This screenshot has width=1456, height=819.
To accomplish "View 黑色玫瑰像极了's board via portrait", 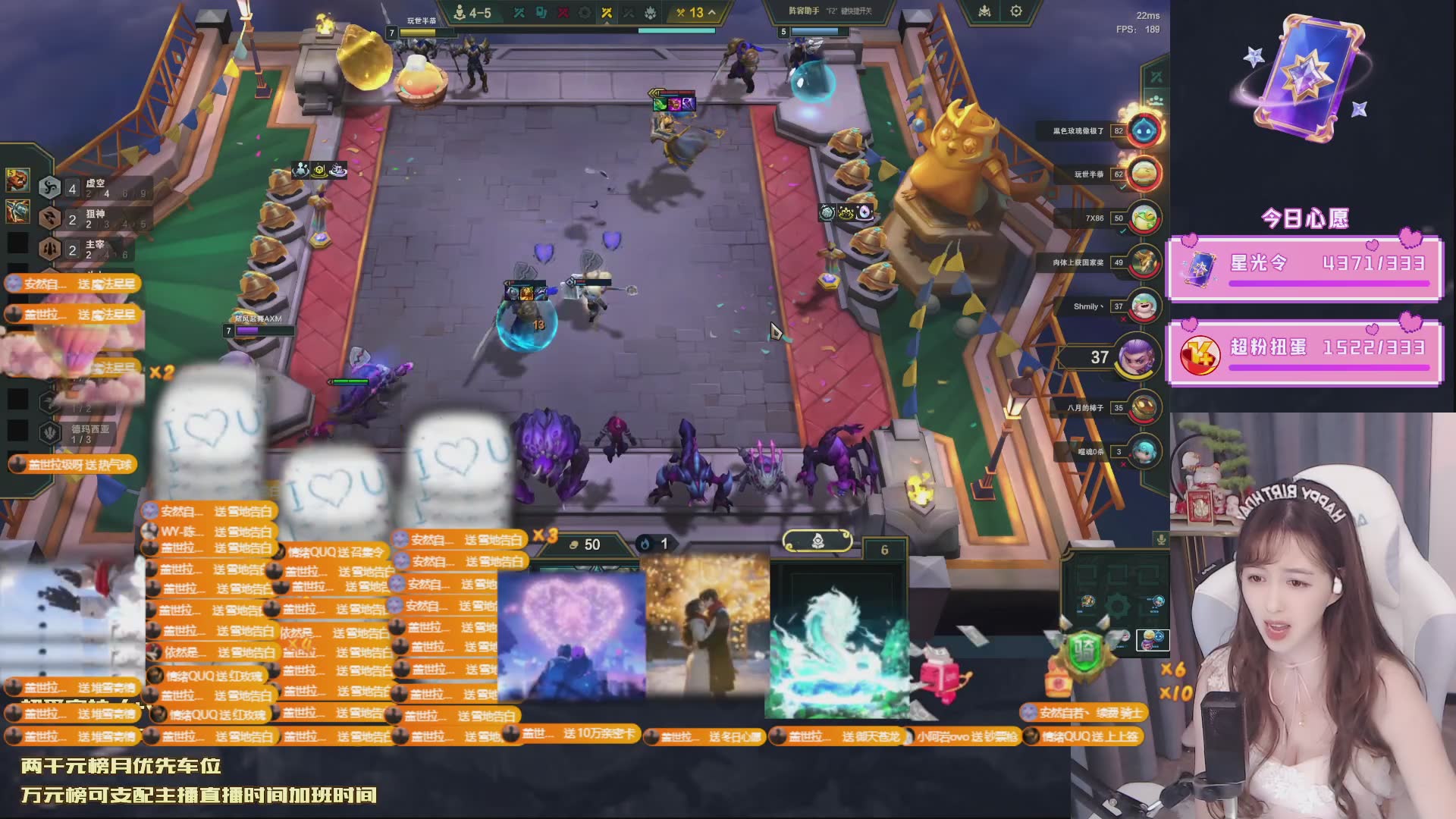I will pos(1144,131).
